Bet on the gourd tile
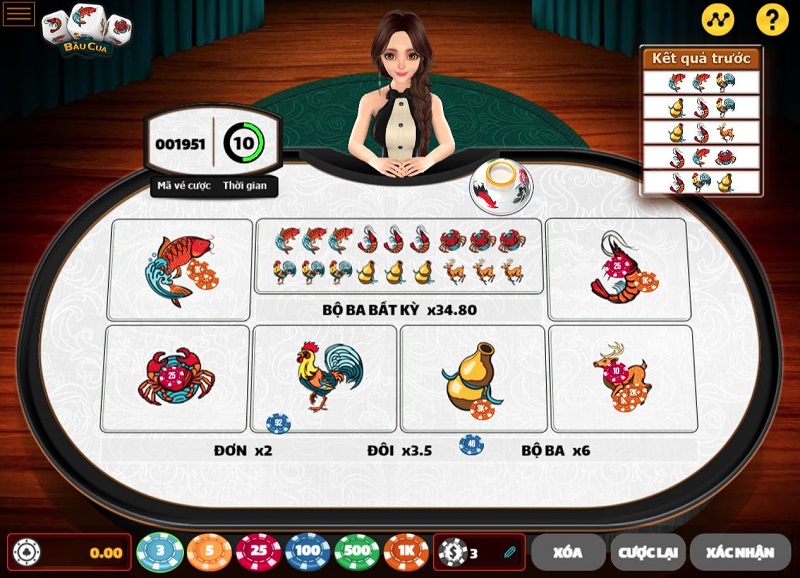Screen dimensions: 800x578 click(472, 377)
